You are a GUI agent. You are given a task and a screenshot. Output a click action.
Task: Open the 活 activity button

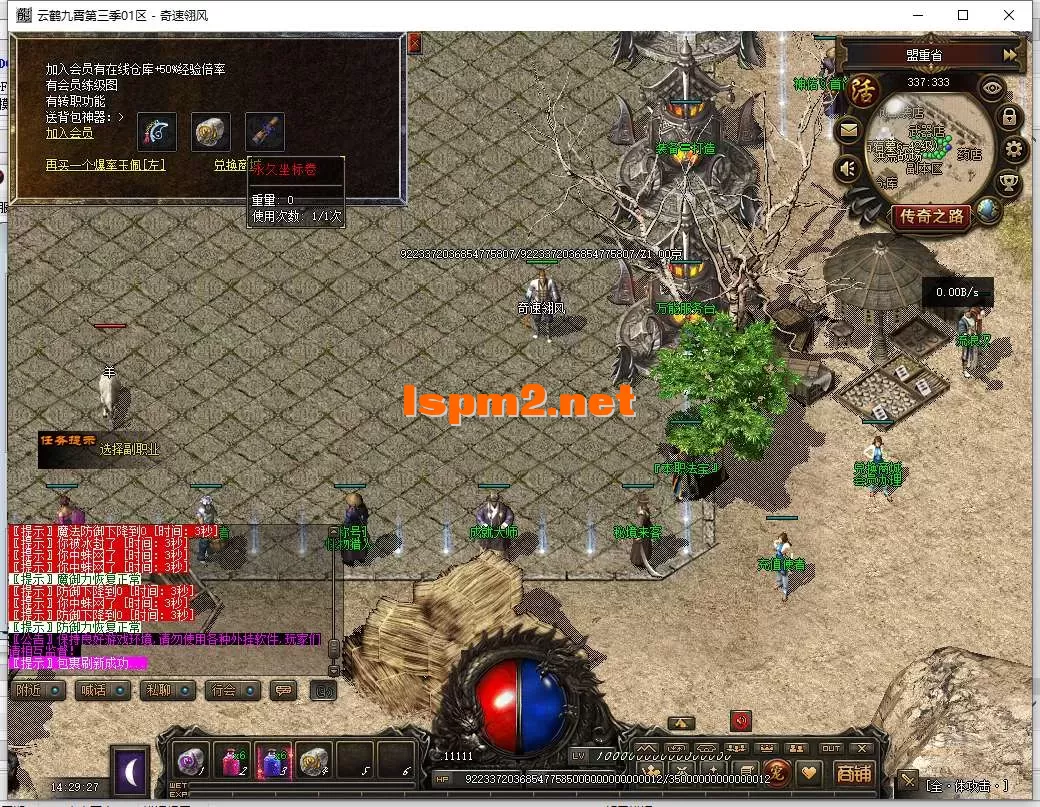tap(863, 89)
